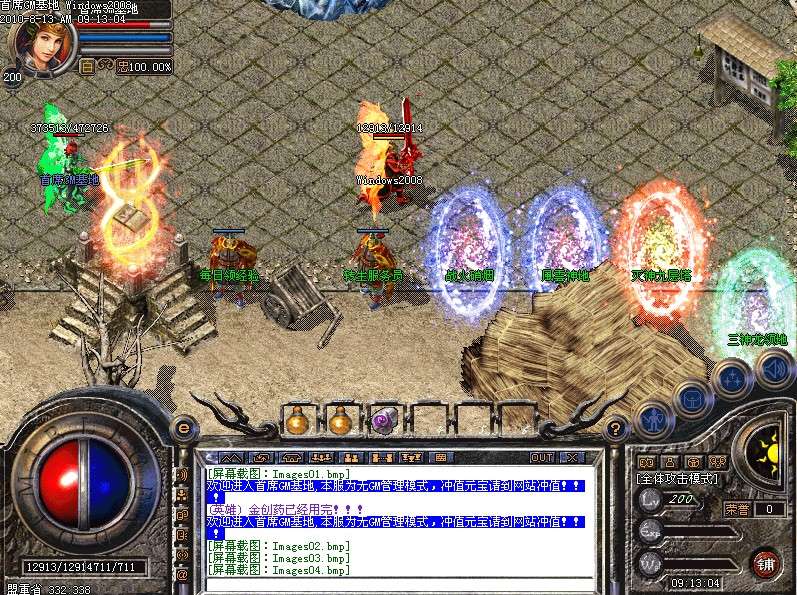Open the character panel via the human figure button
This screenshot has width=797, height=595.
point(653,420)
